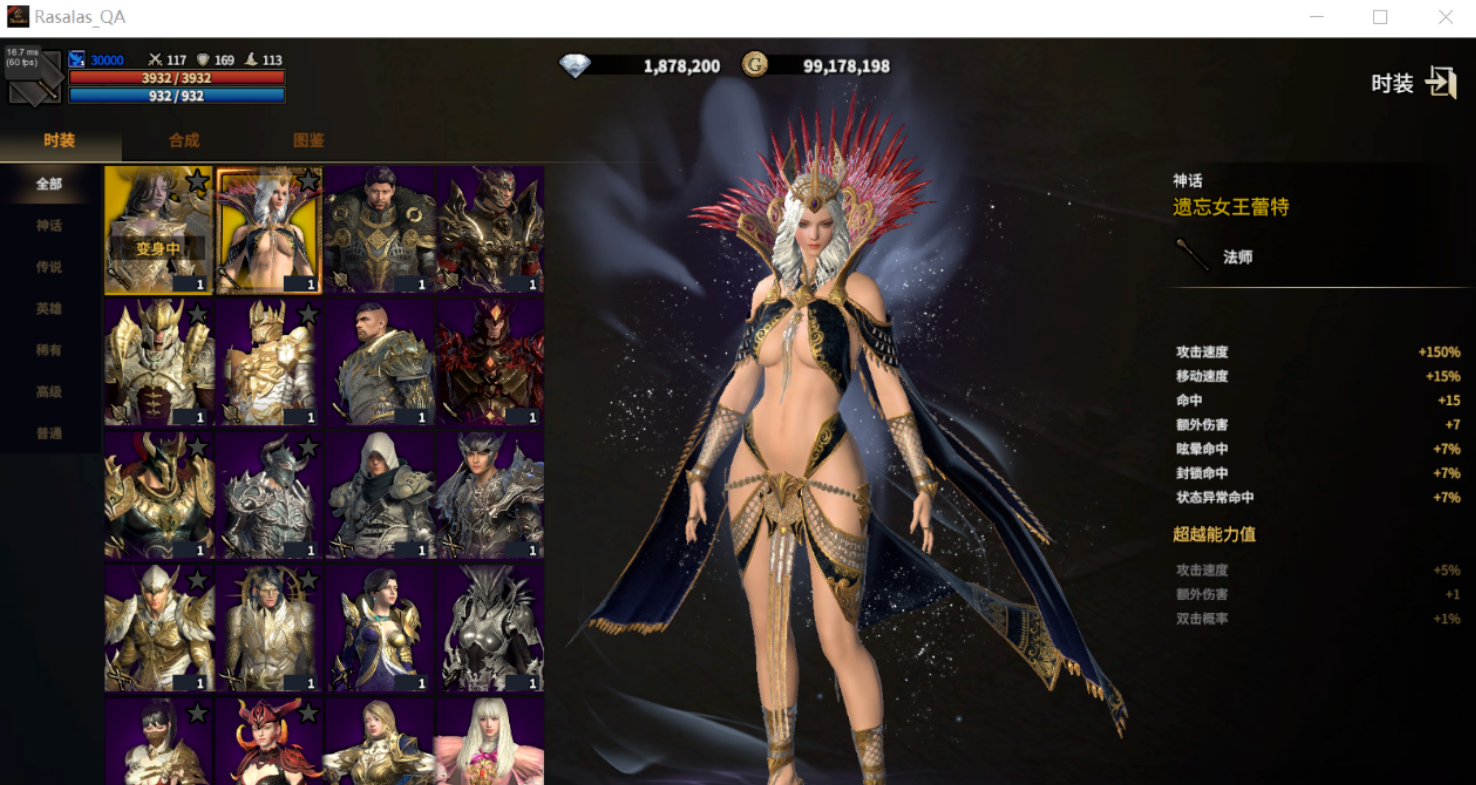The width and height of the screenshot is (1476, 785).
Task: Select the bearded man in fur-collared armor
Action: [x=380, y=230]
